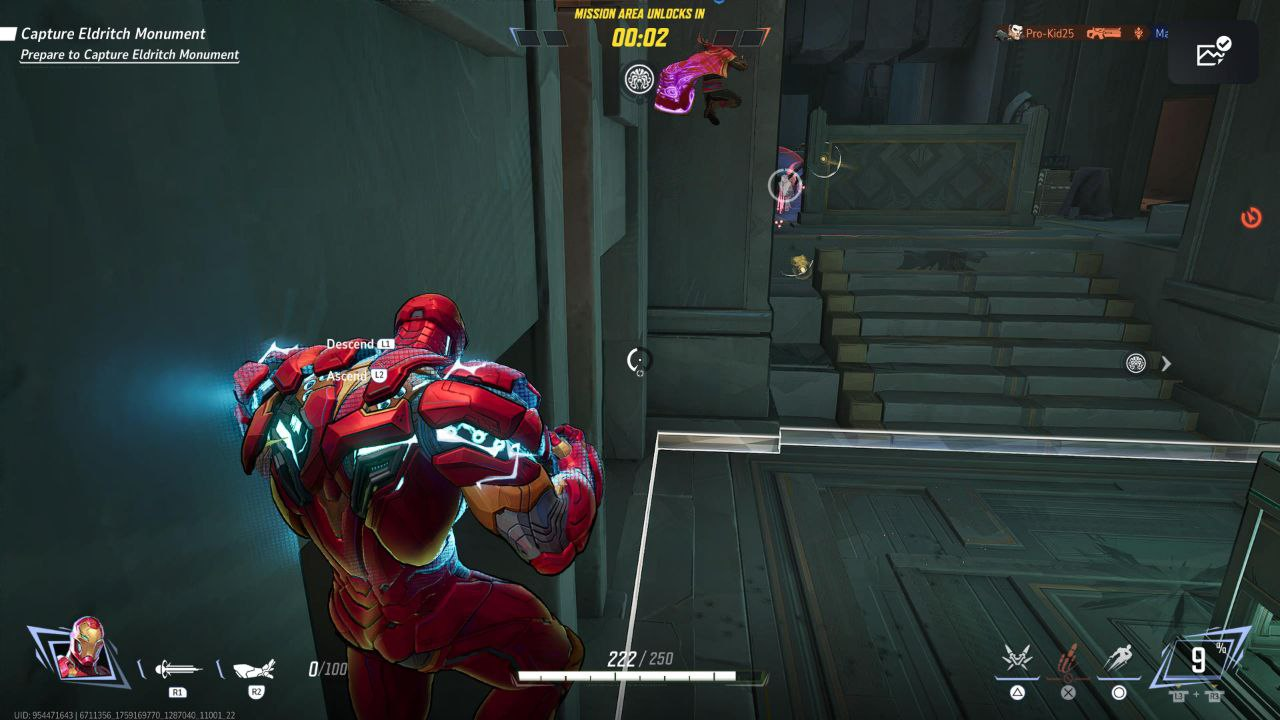Open the Capture Eldritch Monument objective tracker
The image size is (1280, 720).
point(113,34)
